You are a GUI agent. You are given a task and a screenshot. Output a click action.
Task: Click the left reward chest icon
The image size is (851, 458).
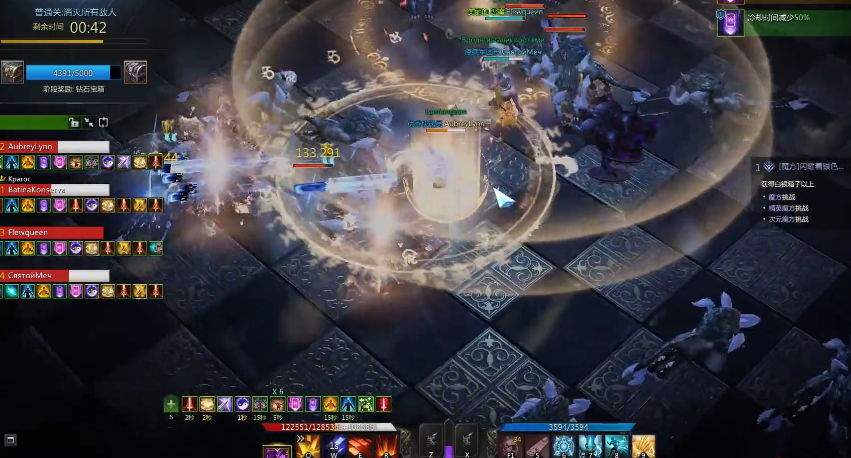(x=13, y=72)
